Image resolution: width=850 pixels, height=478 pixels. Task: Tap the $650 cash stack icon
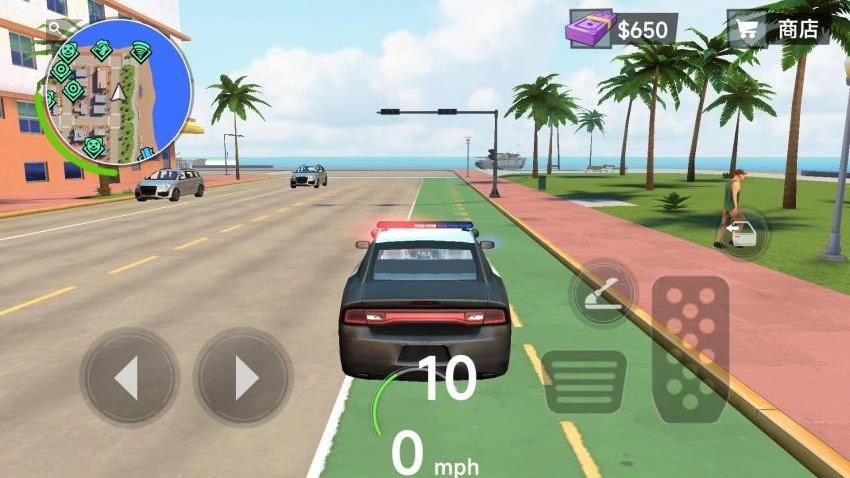(590, 29)
